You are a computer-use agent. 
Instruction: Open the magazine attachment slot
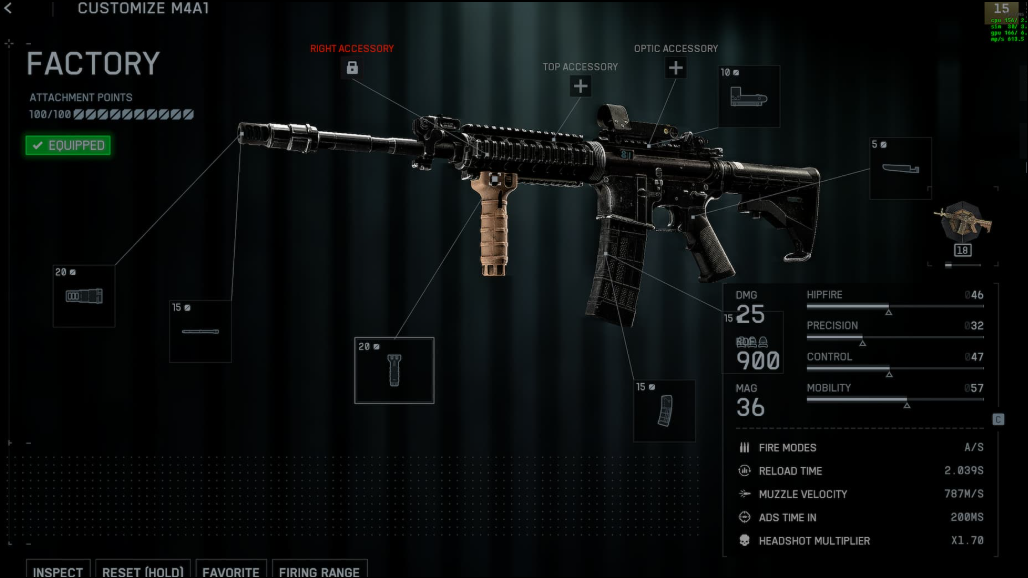664,410
